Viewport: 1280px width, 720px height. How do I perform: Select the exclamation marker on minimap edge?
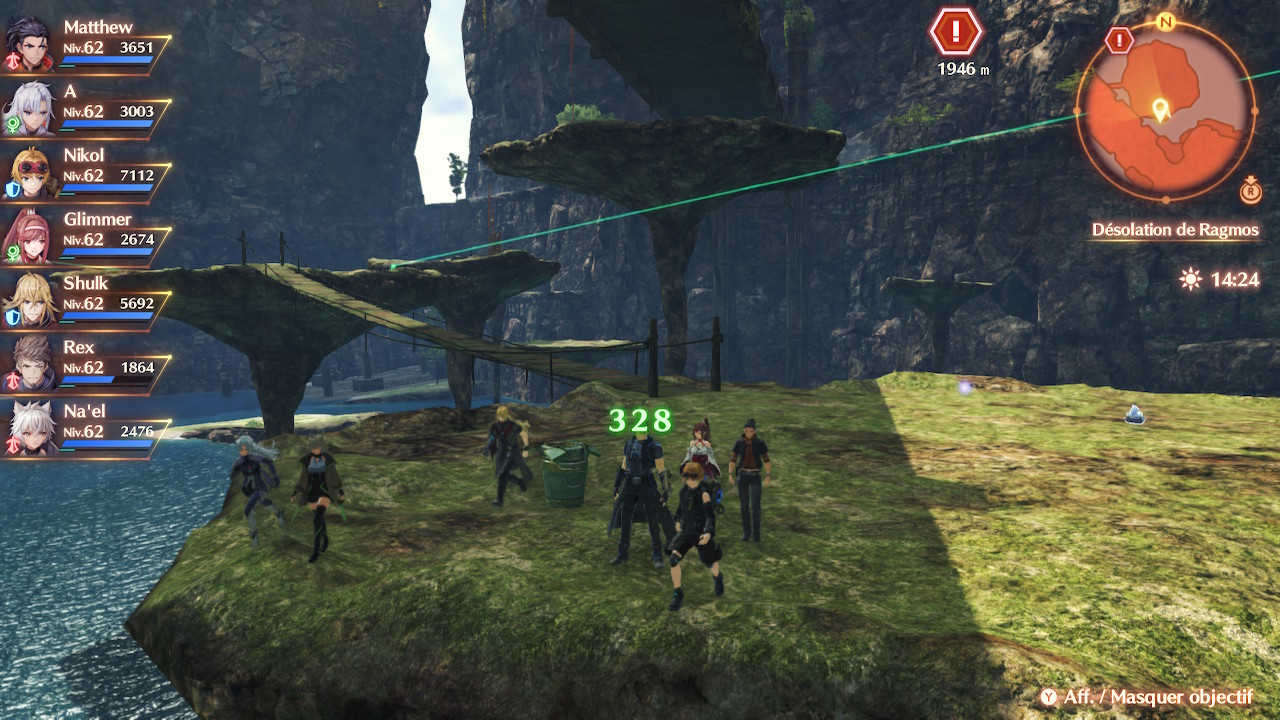[x=1120, y=41]
